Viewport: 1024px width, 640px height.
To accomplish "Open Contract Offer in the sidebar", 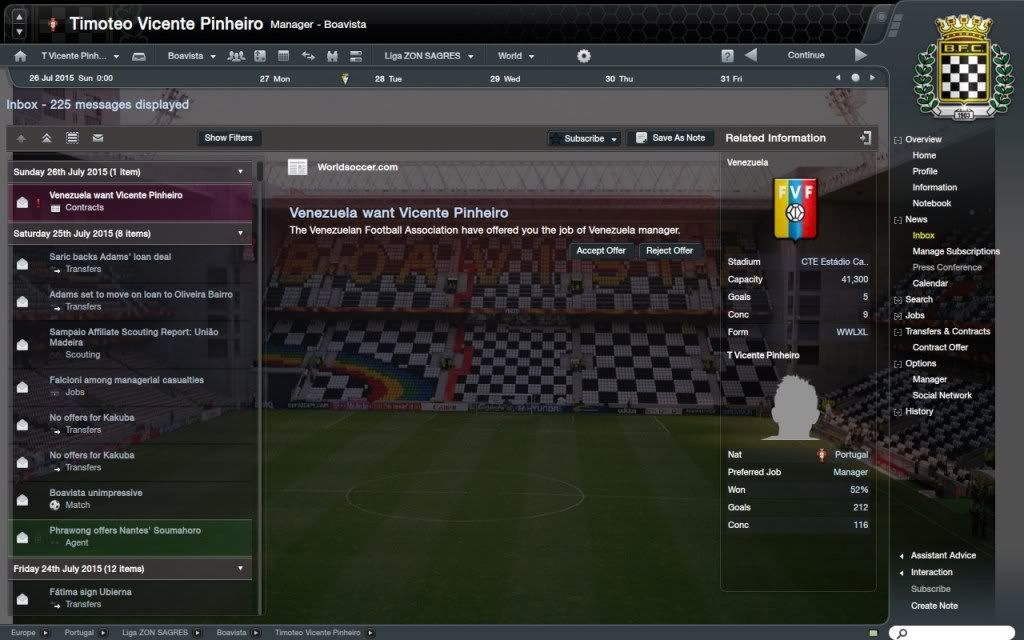I will point(940,347).
